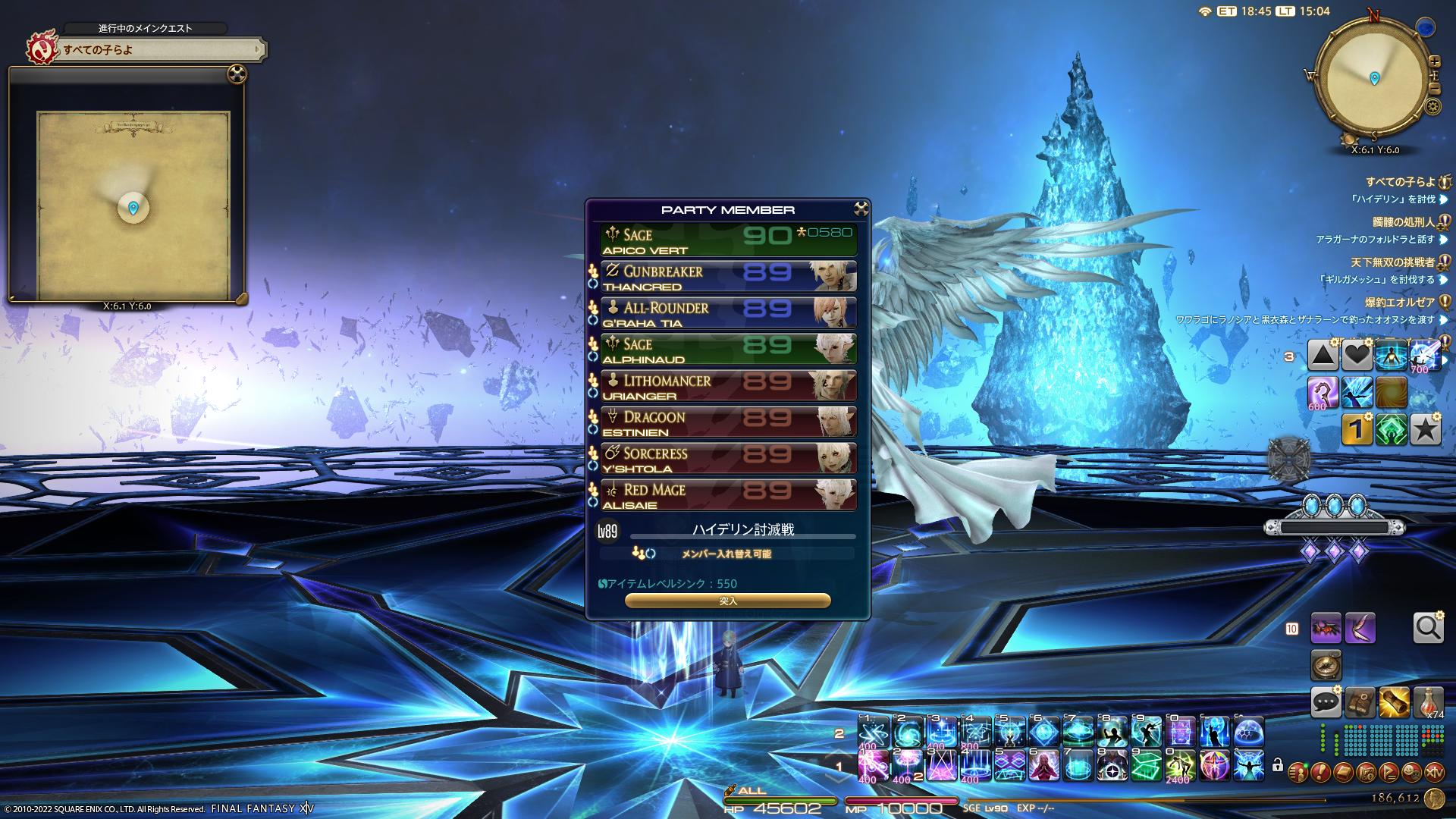Image resolution: width=1456 pixels, height=819 pixels.
Task: Use the potion with x74 count
Action: 1428,702
